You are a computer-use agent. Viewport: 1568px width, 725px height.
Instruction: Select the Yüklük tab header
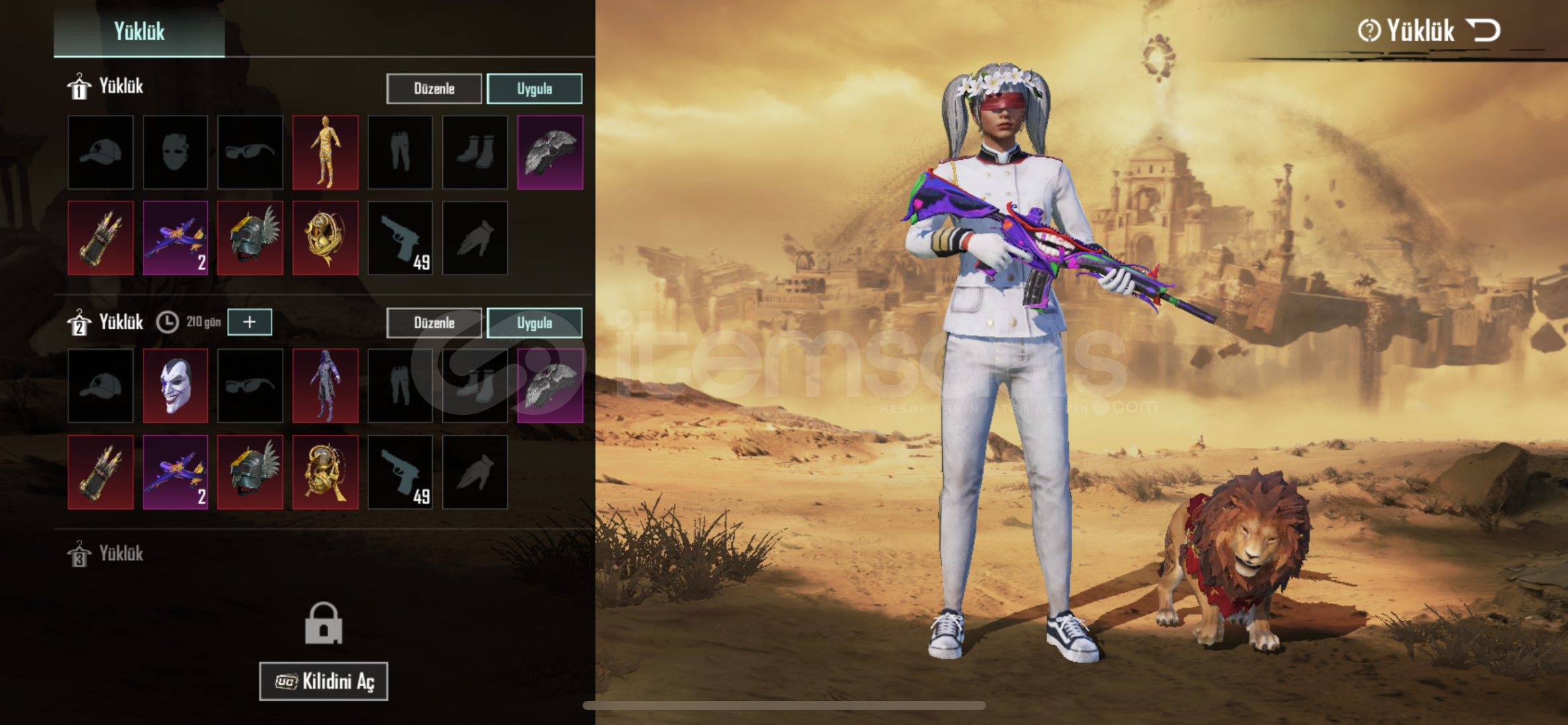point(139,31)
